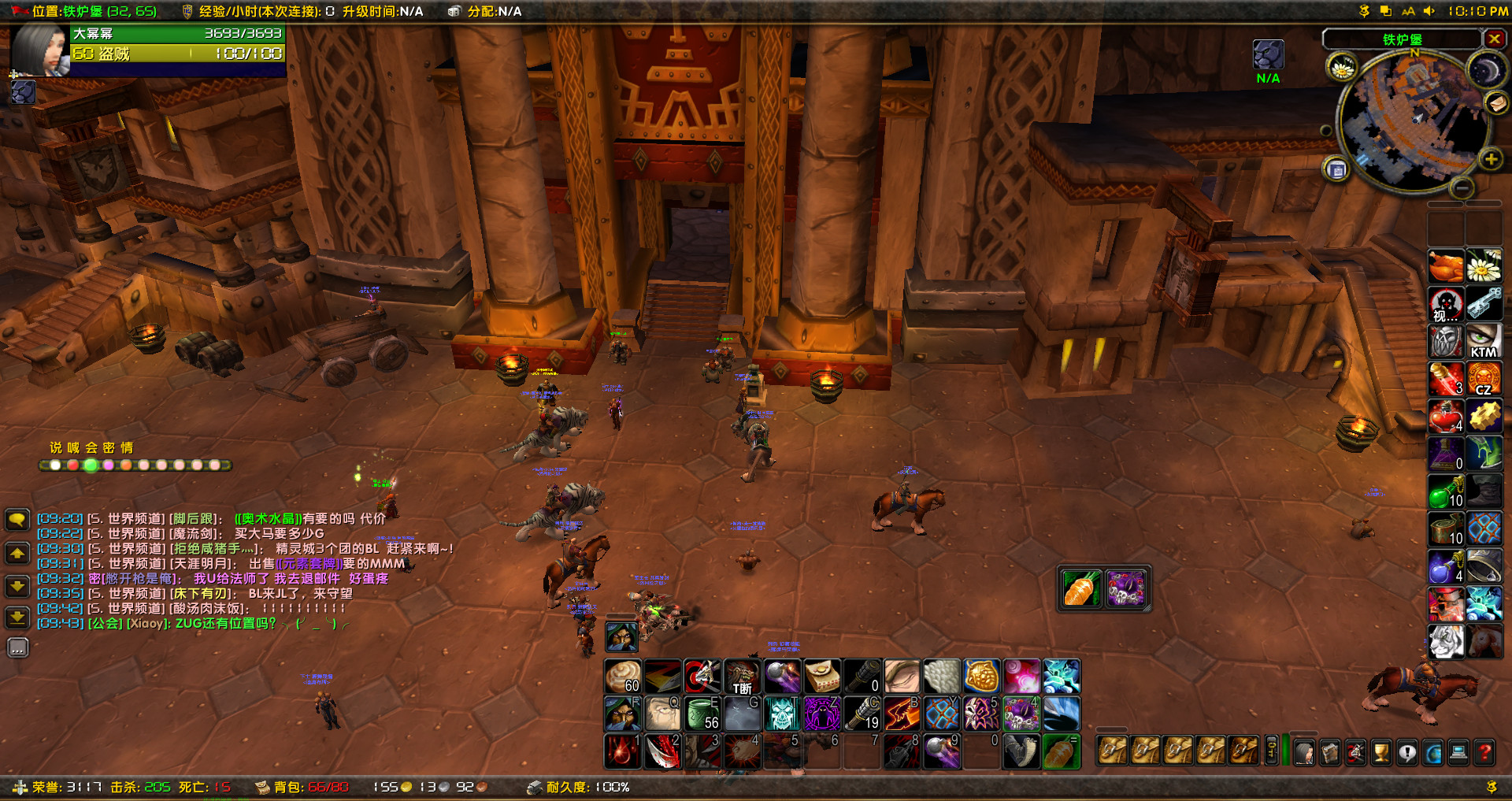The width and height of the screenshot is (1512, 801).
Task: Open the CZ addon button on right bar
Action: [x=1484, y=379]
